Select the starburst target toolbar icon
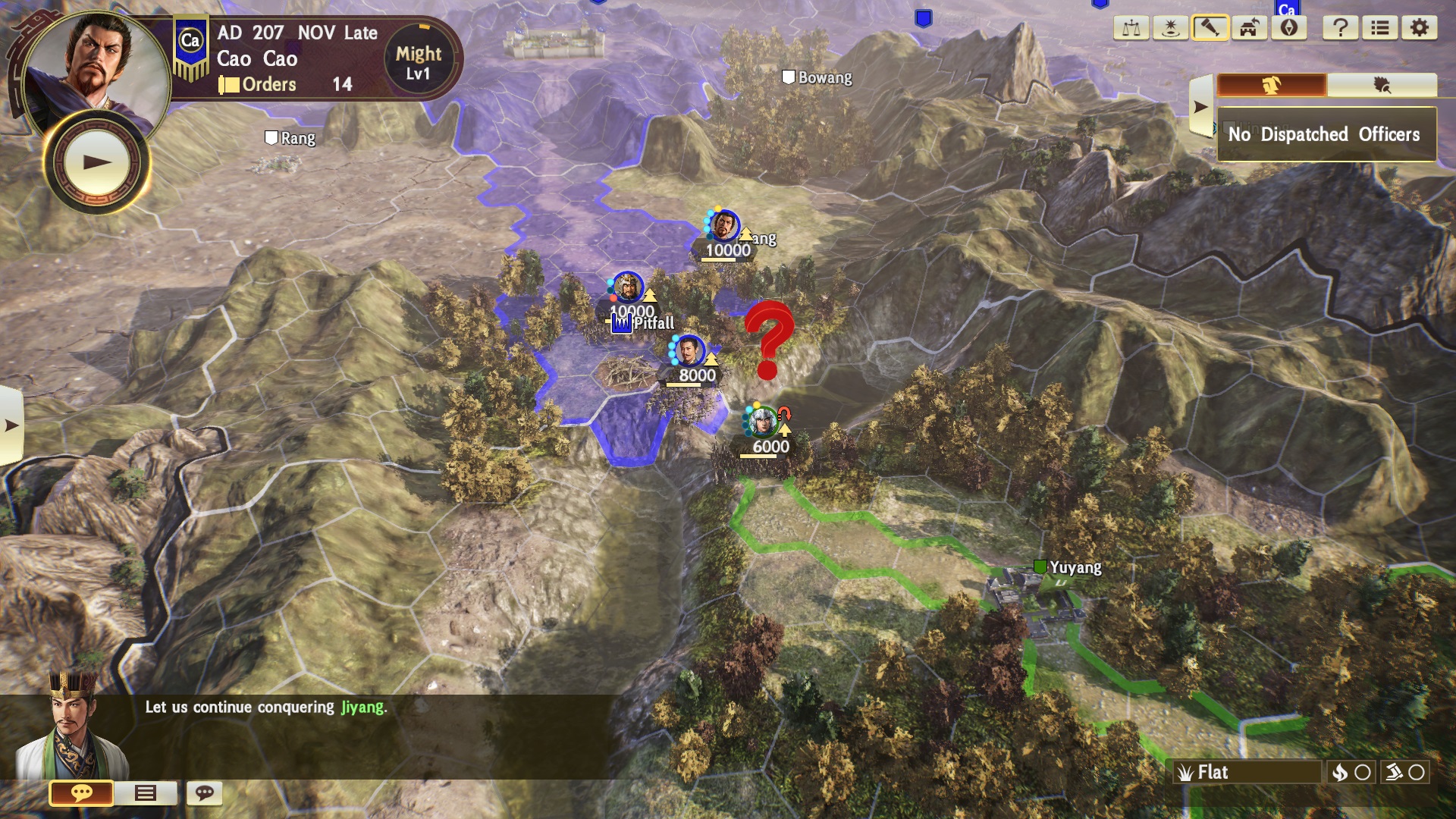The height and width of the screenshot is (819, 1456). (1171, 29)
